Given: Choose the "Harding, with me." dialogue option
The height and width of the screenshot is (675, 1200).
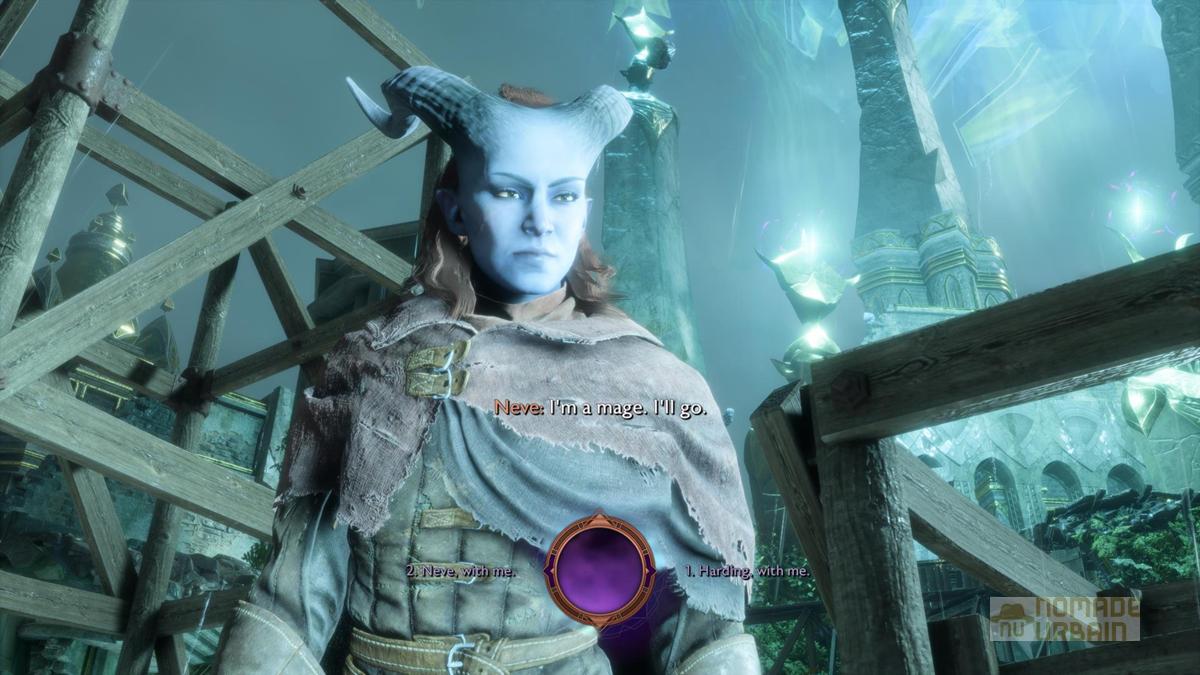Looking at the screenshot, I should [746, 570].
